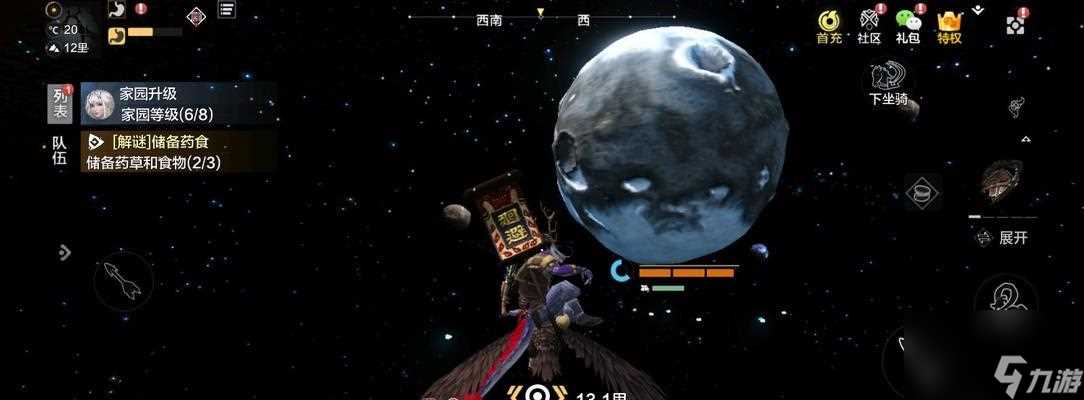Open the 特权 privilege crown menu
This screenshot has width=1084, height=400.
949,25
